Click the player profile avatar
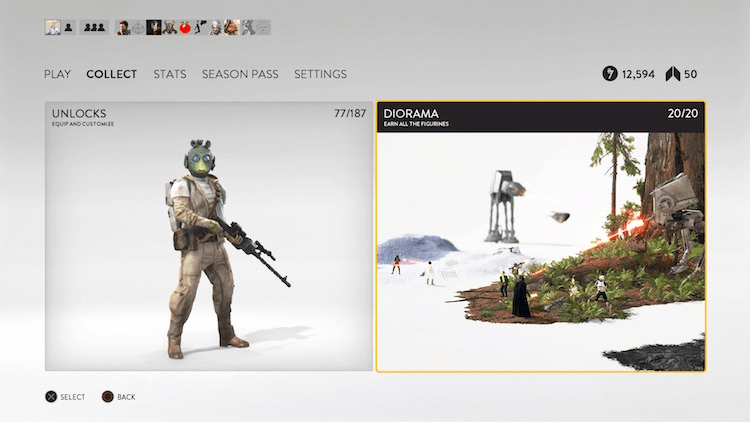750x422 pixels. tap(52, 28)
